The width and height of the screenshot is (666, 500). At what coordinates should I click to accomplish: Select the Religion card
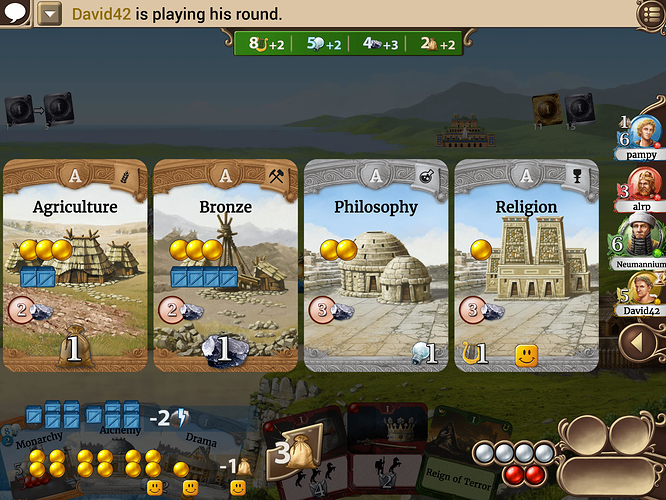point(526,265)
